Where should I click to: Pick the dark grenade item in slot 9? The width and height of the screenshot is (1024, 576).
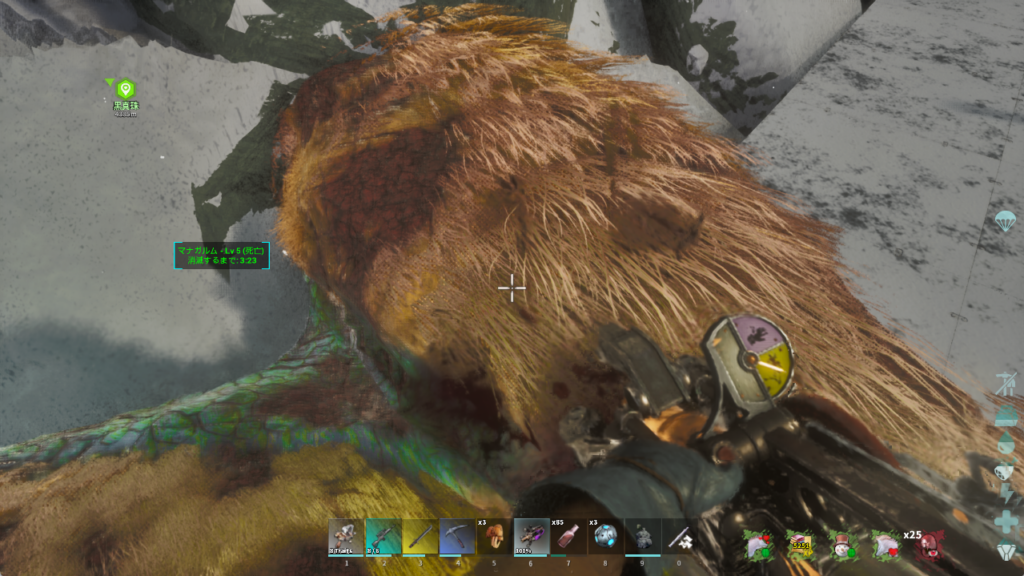[642, 536]
